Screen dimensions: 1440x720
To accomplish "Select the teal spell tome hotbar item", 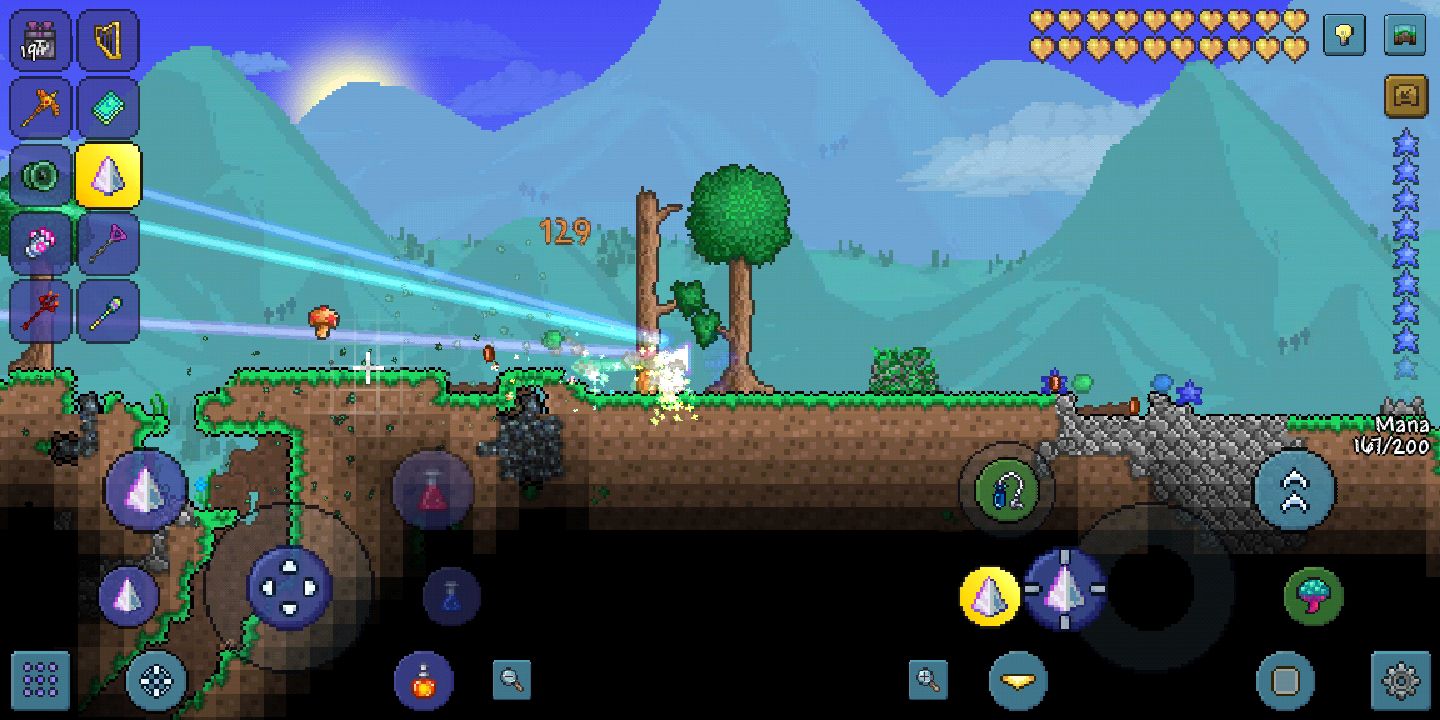I will point(108,107).
